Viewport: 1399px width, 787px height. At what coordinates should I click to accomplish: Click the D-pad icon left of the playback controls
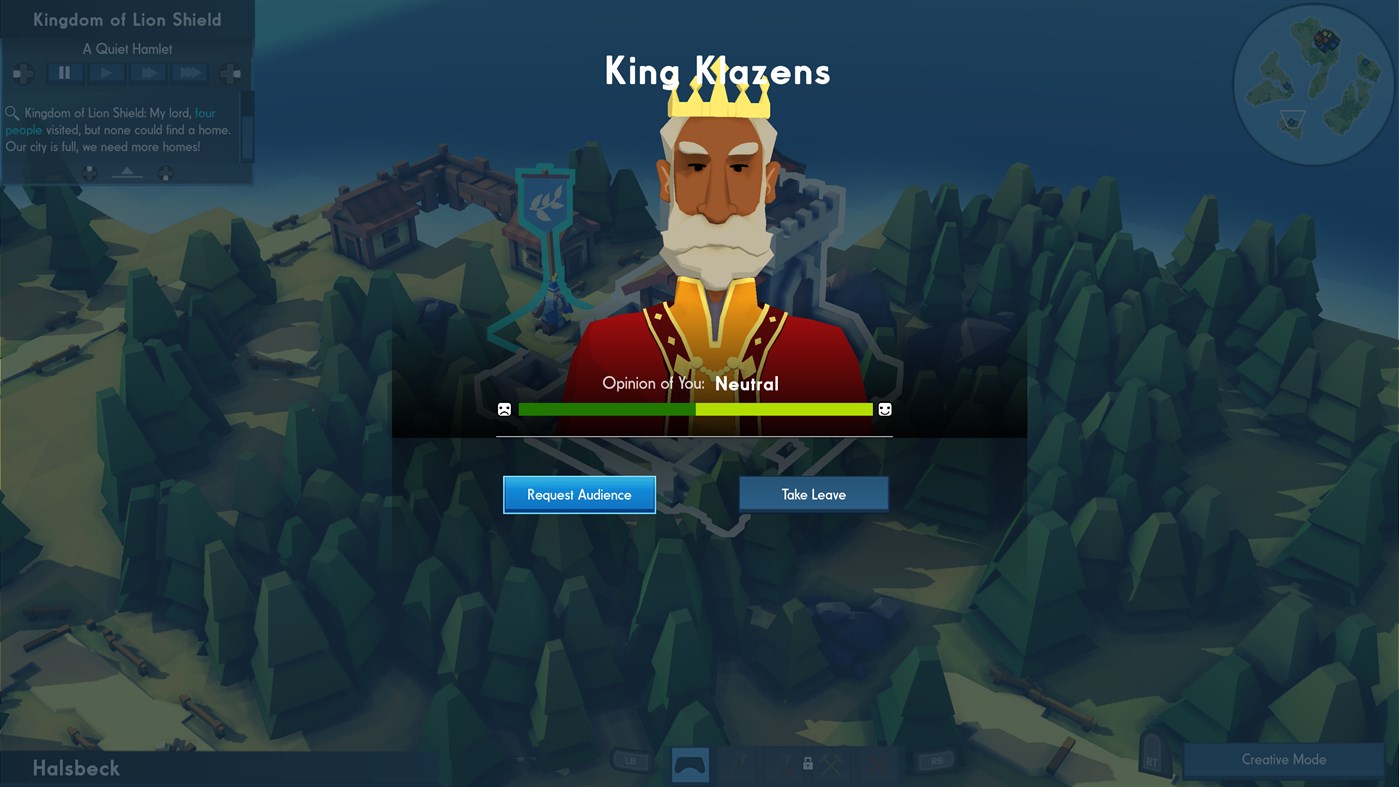click(23, 74)
